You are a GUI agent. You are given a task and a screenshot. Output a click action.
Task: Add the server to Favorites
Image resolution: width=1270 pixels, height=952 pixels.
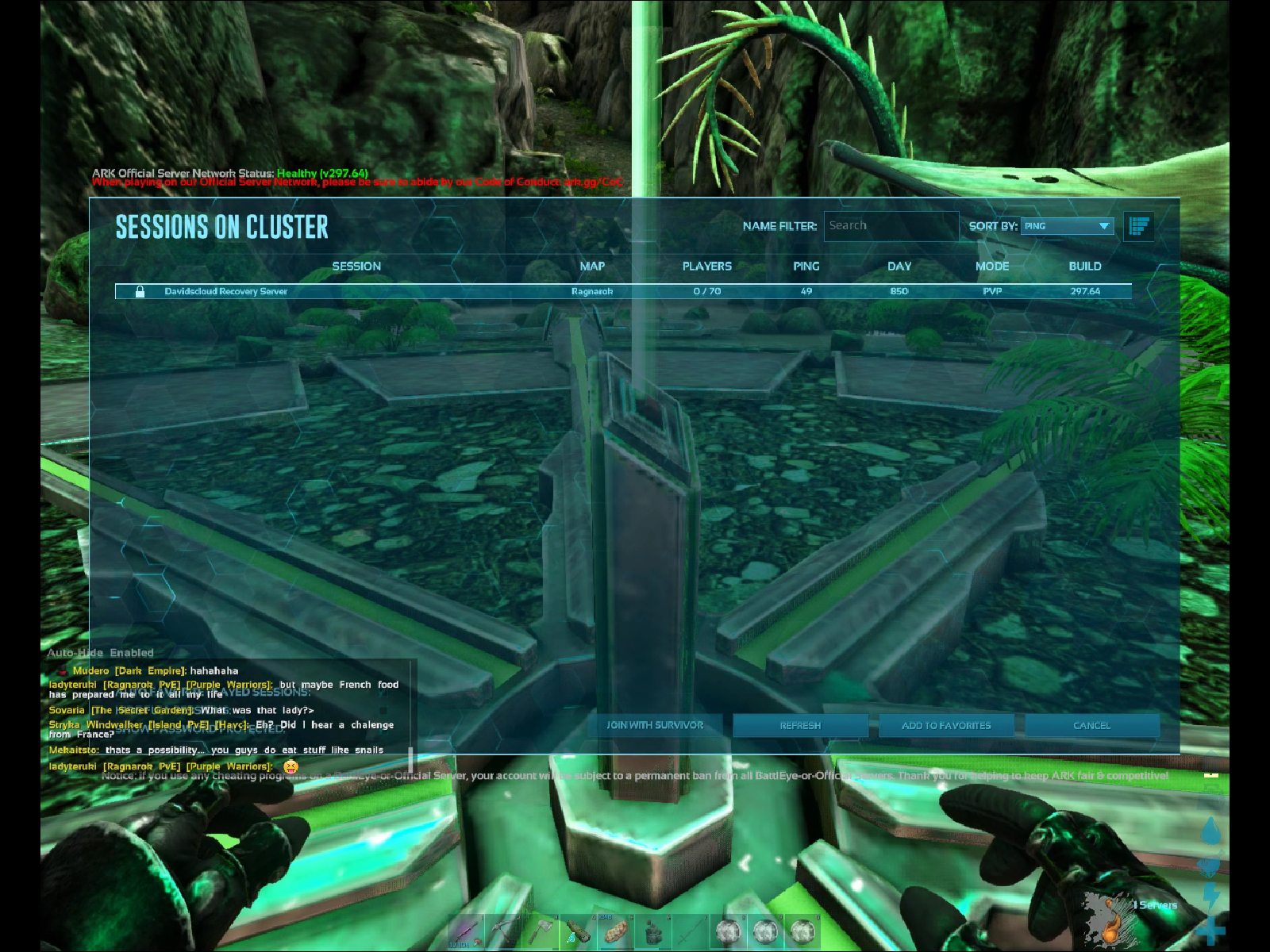946,725
